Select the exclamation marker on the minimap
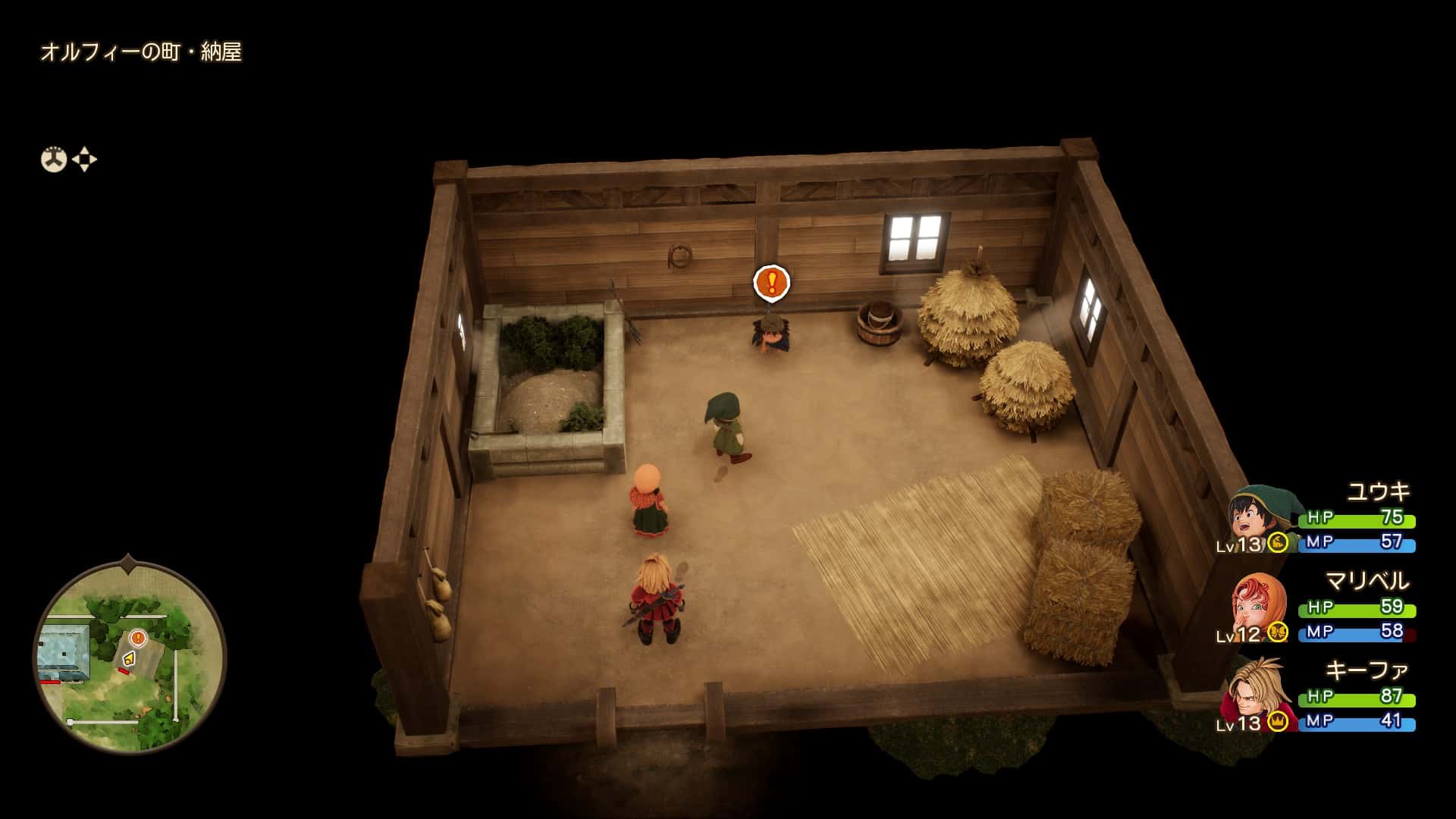The height and width of the screenshot is (819, 1456). (x=137, y=638)
